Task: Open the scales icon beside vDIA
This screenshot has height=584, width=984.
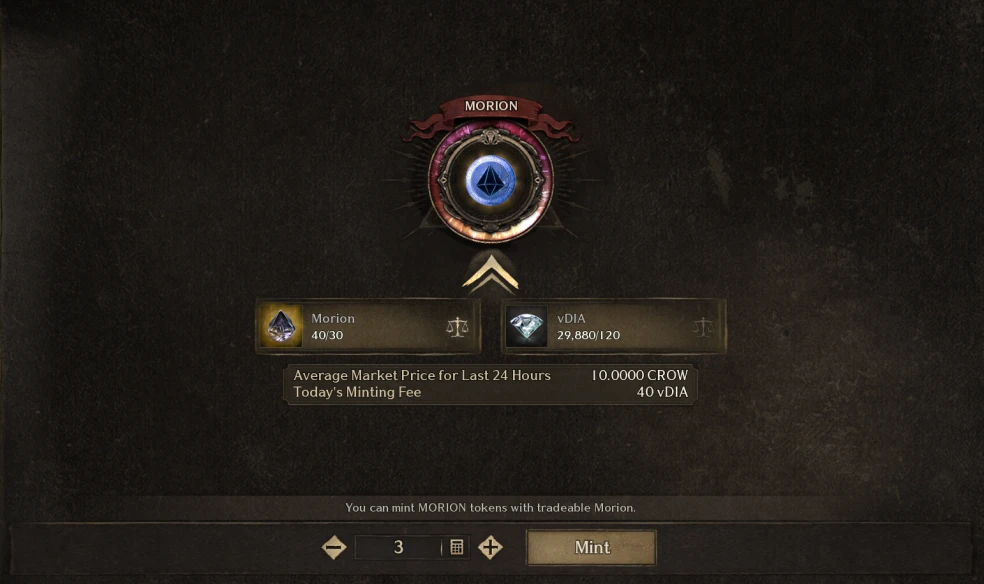Action: click(703, 326)
